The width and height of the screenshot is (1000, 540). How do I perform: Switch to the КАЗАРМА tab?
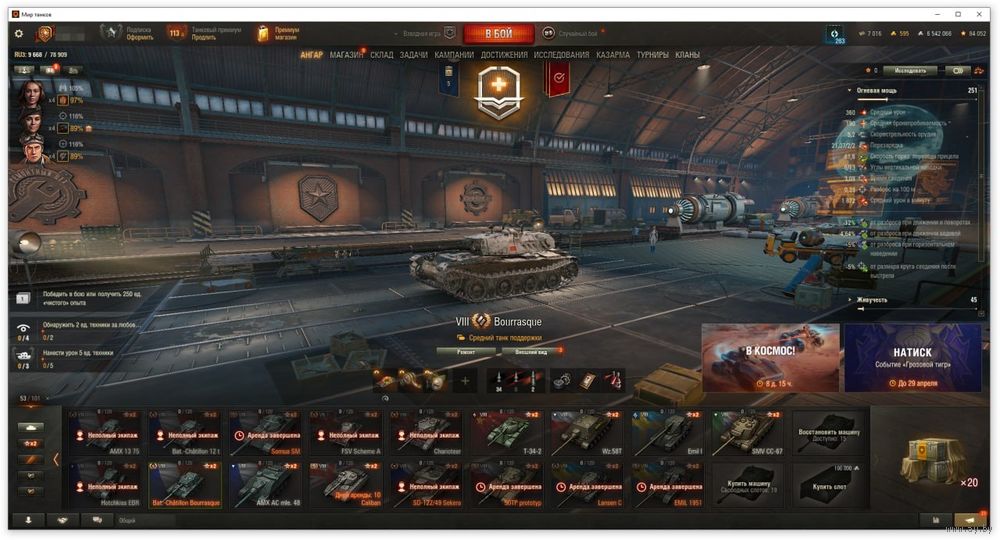click(613, 55)
